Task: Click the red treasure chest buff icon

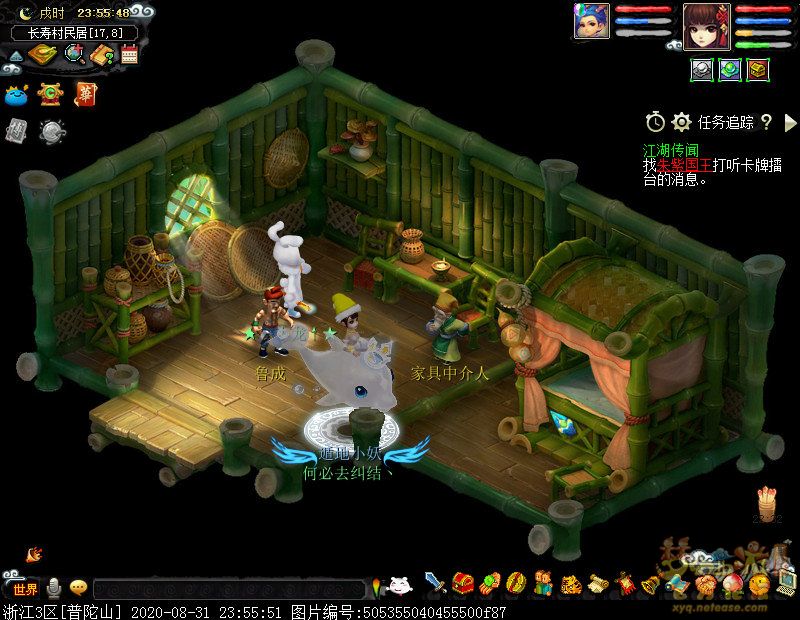Action: click(x=758, y=69)
